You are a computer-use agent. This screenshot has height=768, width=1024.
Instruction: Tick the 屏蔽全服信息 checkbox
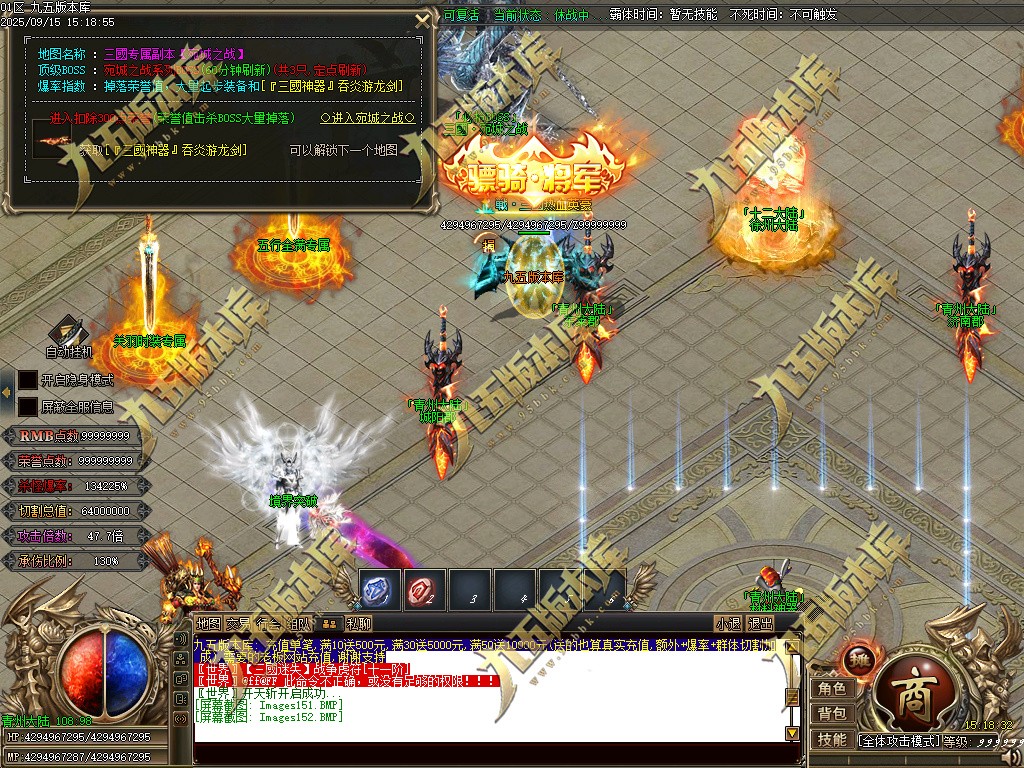click(28, 407)
